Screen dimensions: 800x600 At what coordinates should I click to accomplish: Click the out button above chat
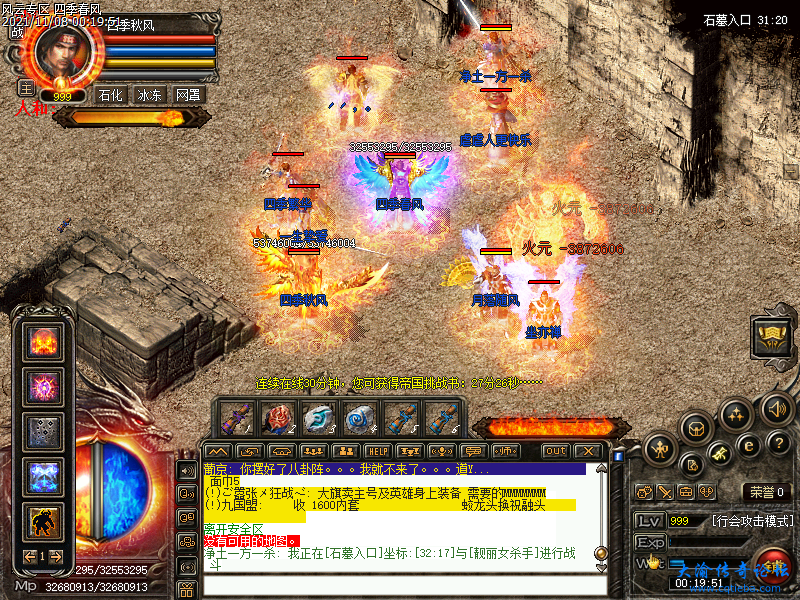556,451
